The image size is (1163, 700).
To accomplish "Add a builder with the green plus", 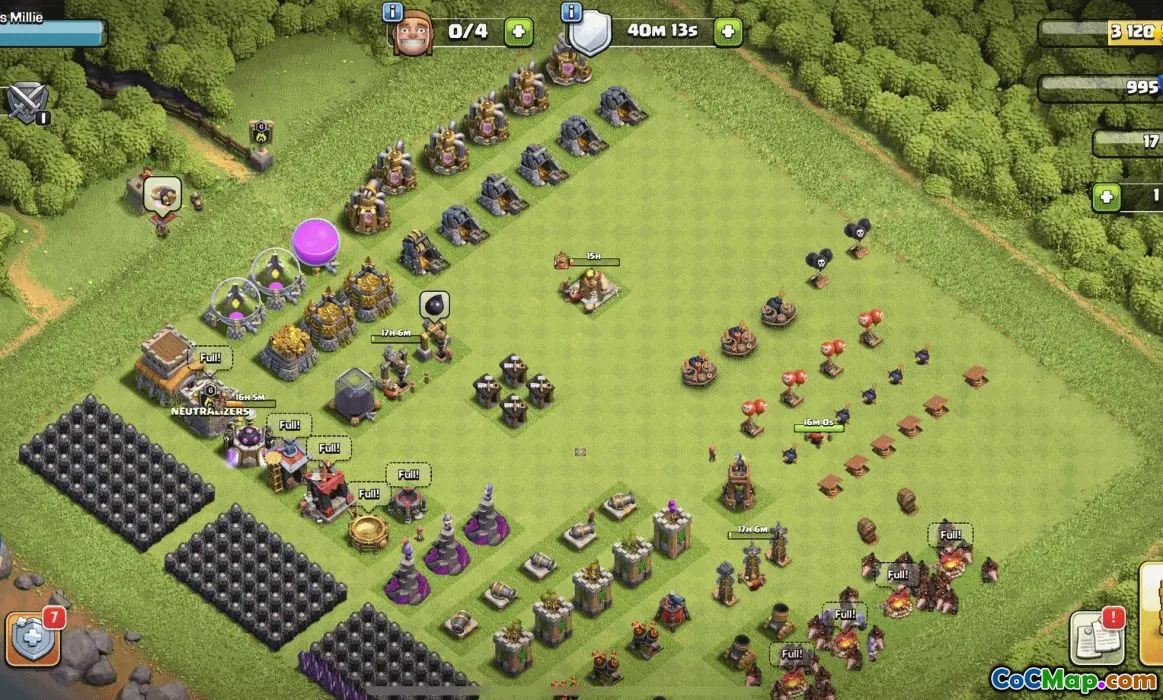I will coord(518,31).
